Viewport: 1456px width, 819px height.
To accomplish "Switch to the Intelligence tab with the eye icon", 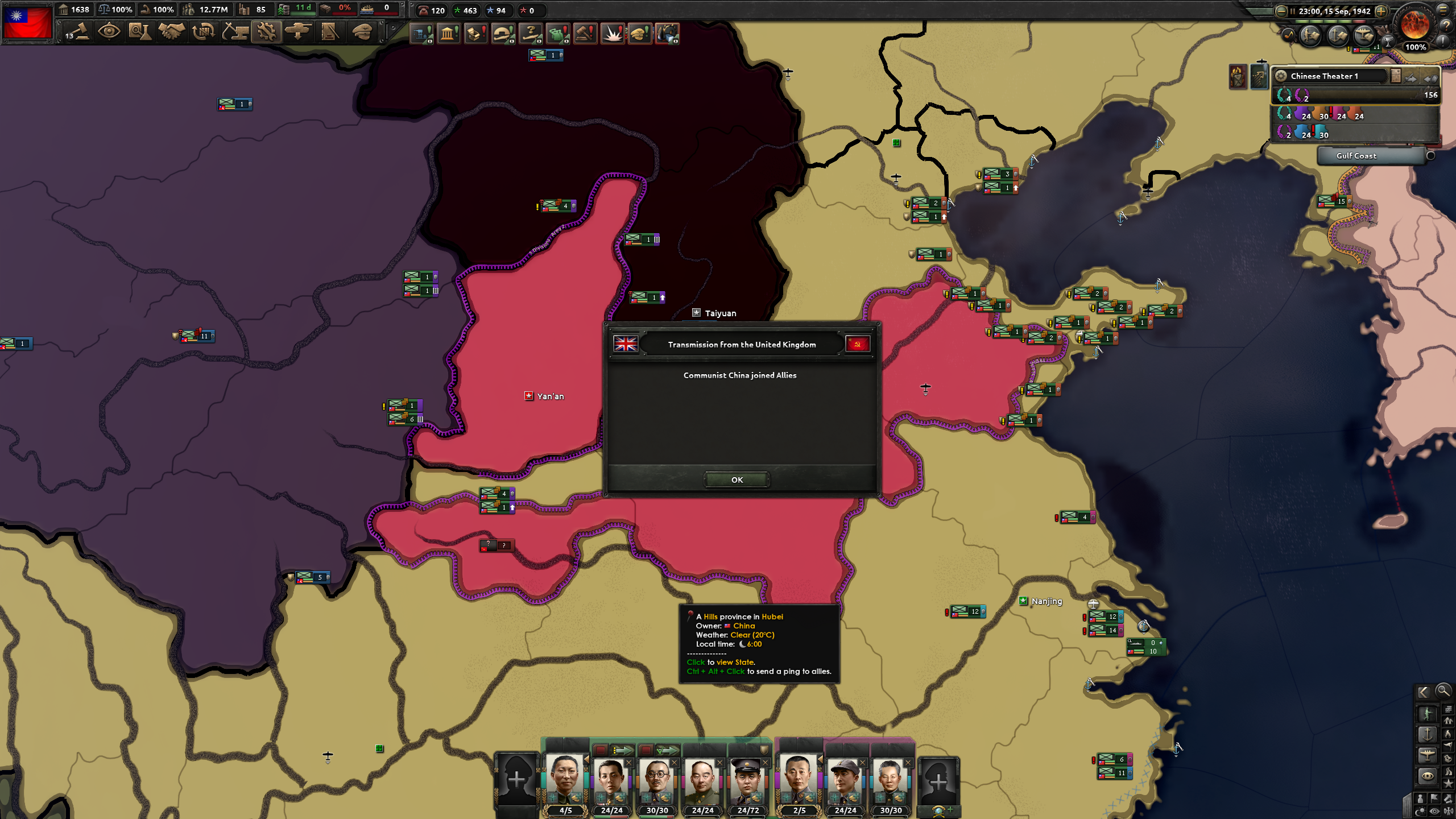I will point(110,33).
